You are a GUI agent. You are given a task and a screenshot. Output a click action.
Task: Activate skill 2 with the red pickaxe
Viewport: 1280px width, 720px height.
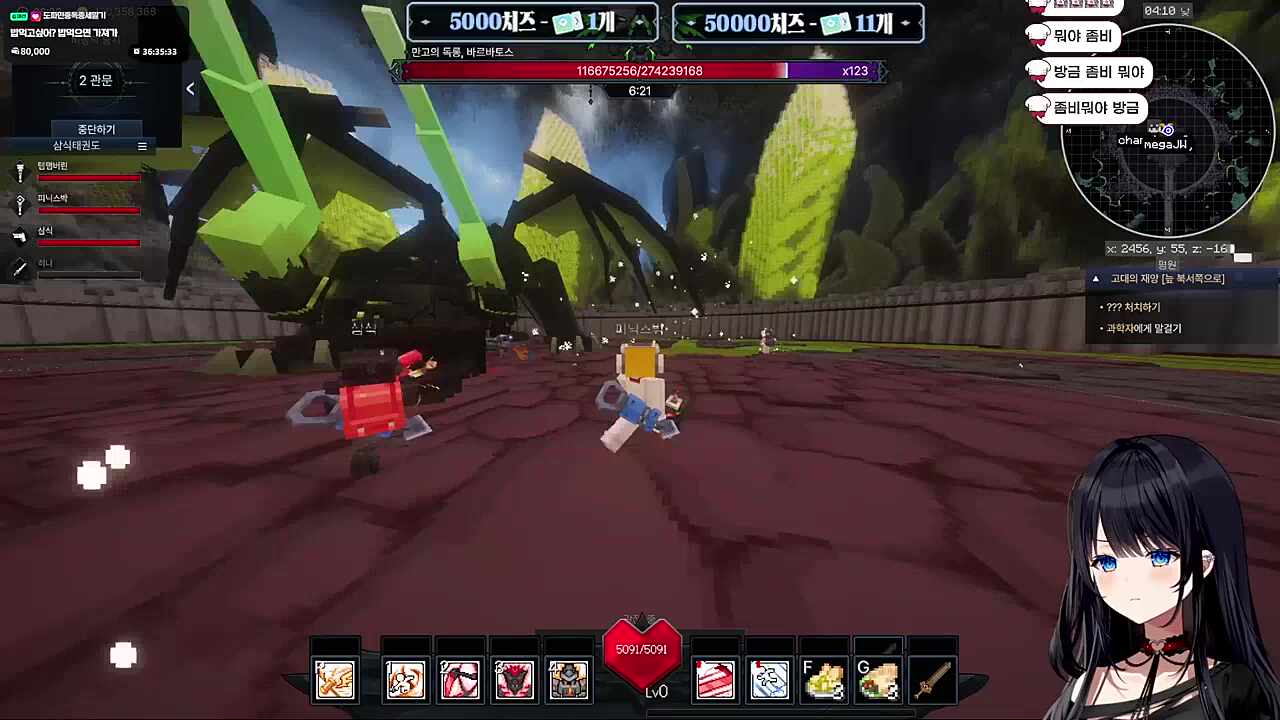pyautogui.click(x=460, y=680)
